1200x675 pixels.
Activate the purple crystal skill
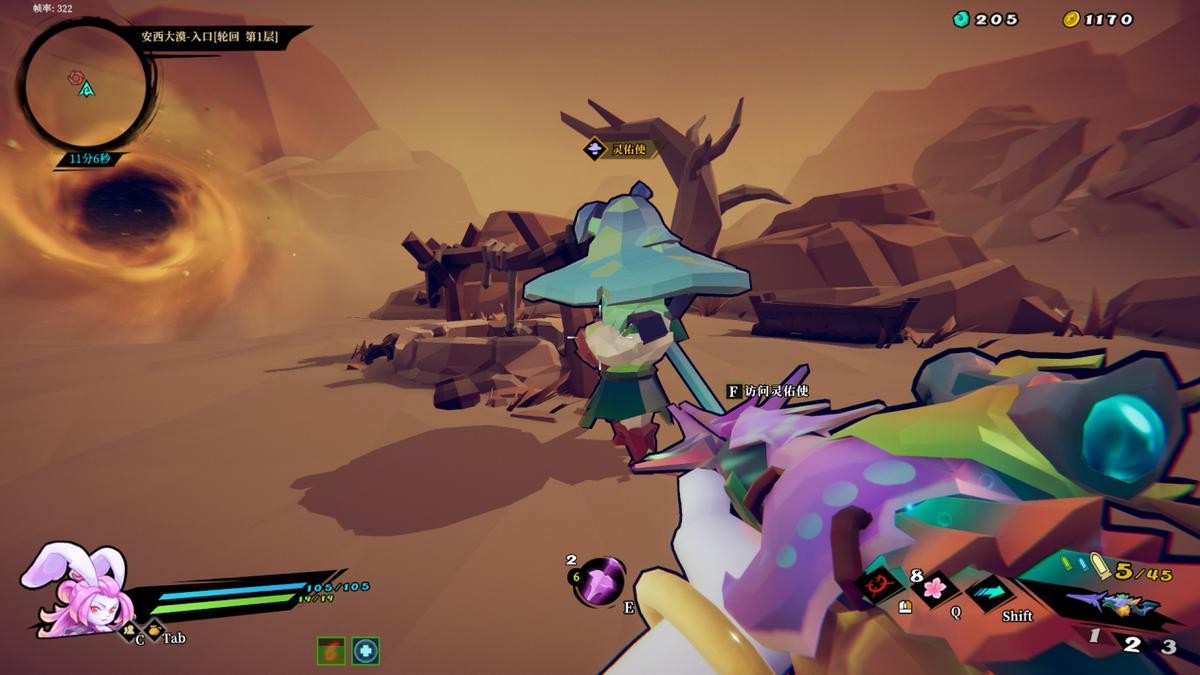click(600, 582)
